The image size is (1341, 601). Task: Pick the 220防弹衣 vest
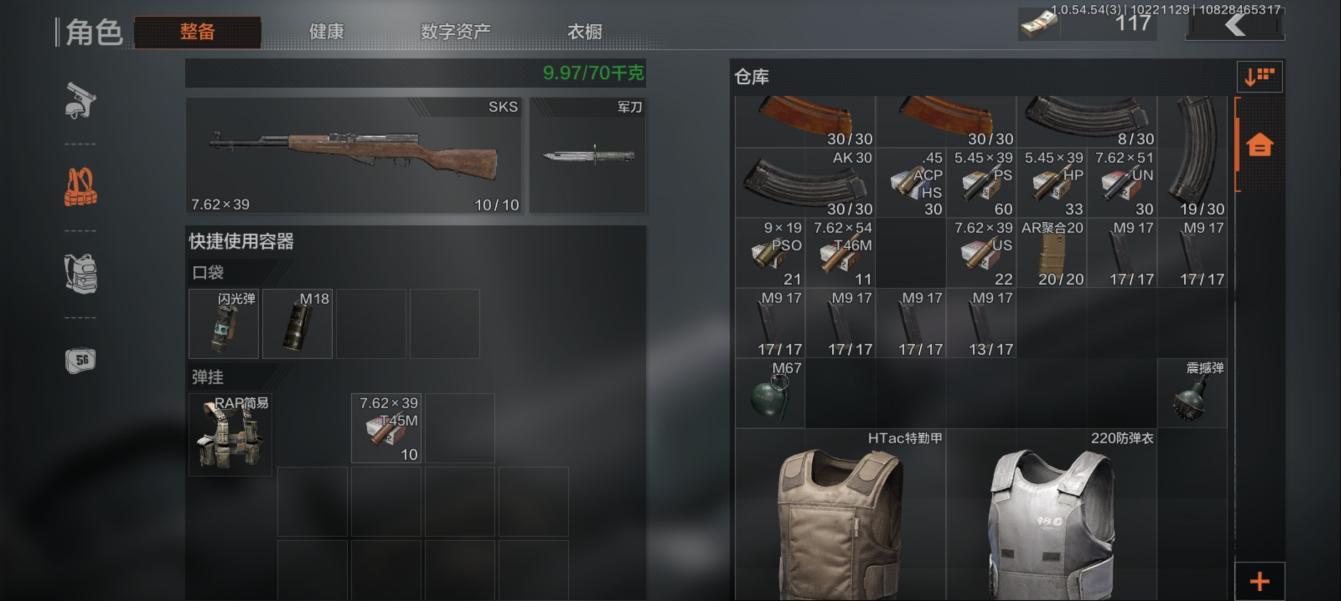[1050, 515]
